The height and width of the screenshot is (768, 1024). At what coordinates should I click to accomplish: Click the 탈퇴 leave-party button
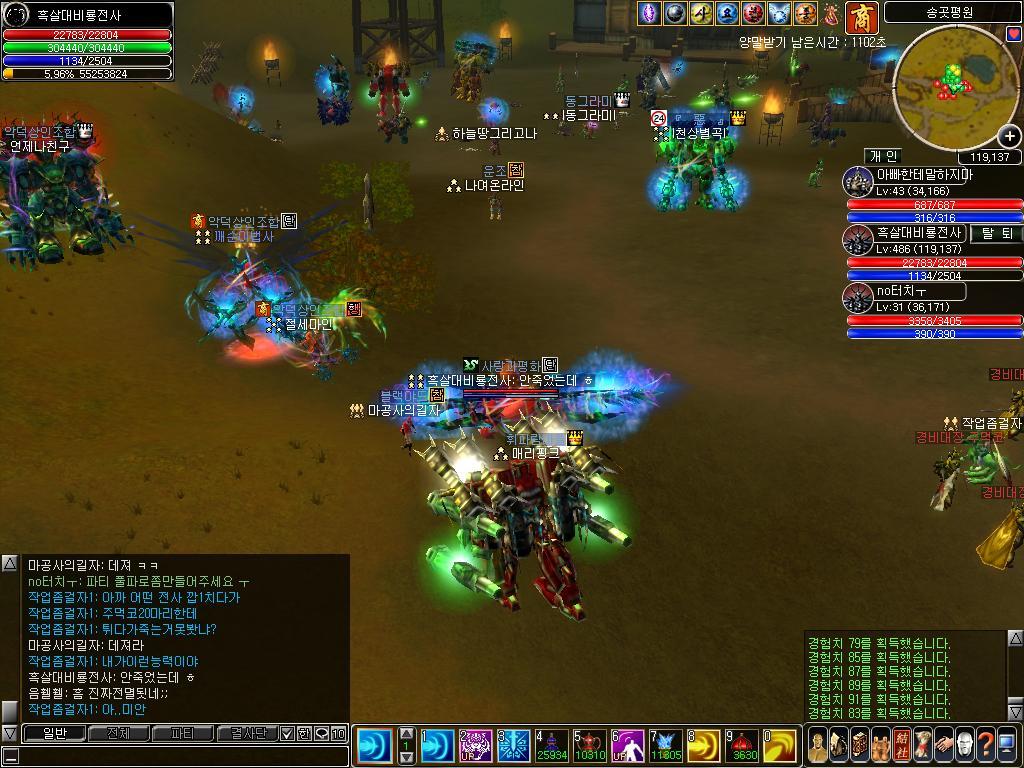(995, 233)
